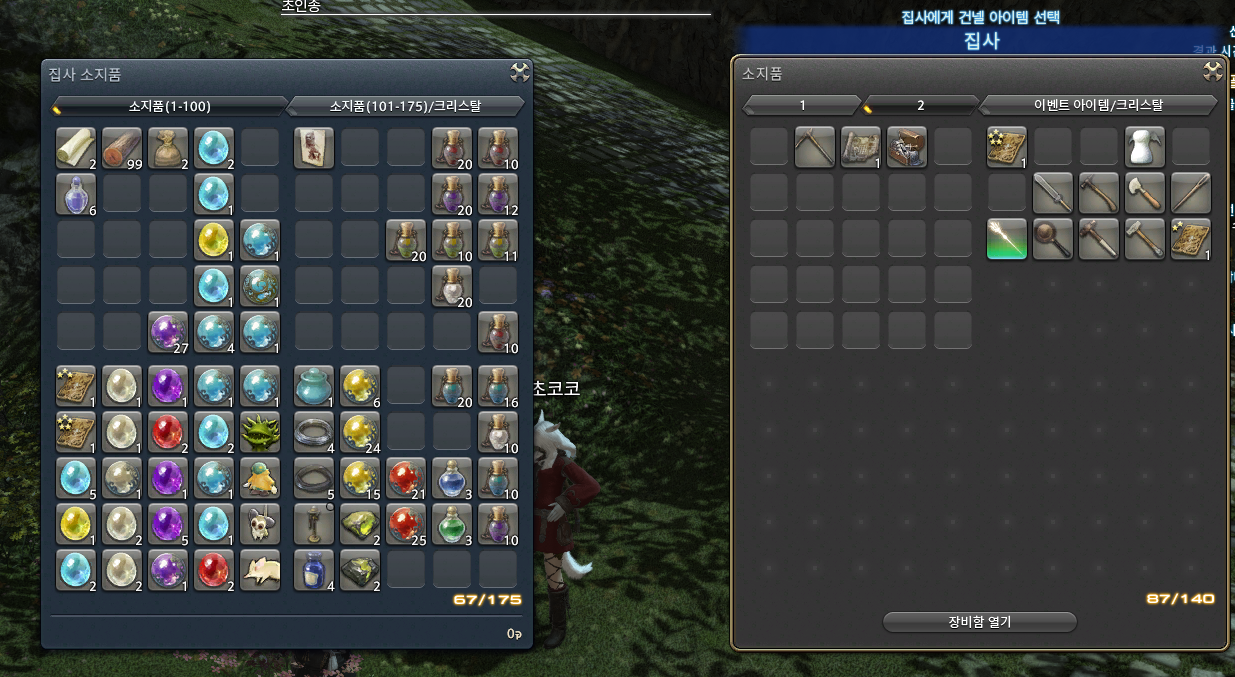The height and width of the screenshot is (677, 1235).
Task: Select the frying pan item
Action: [x=1053, y=239]
